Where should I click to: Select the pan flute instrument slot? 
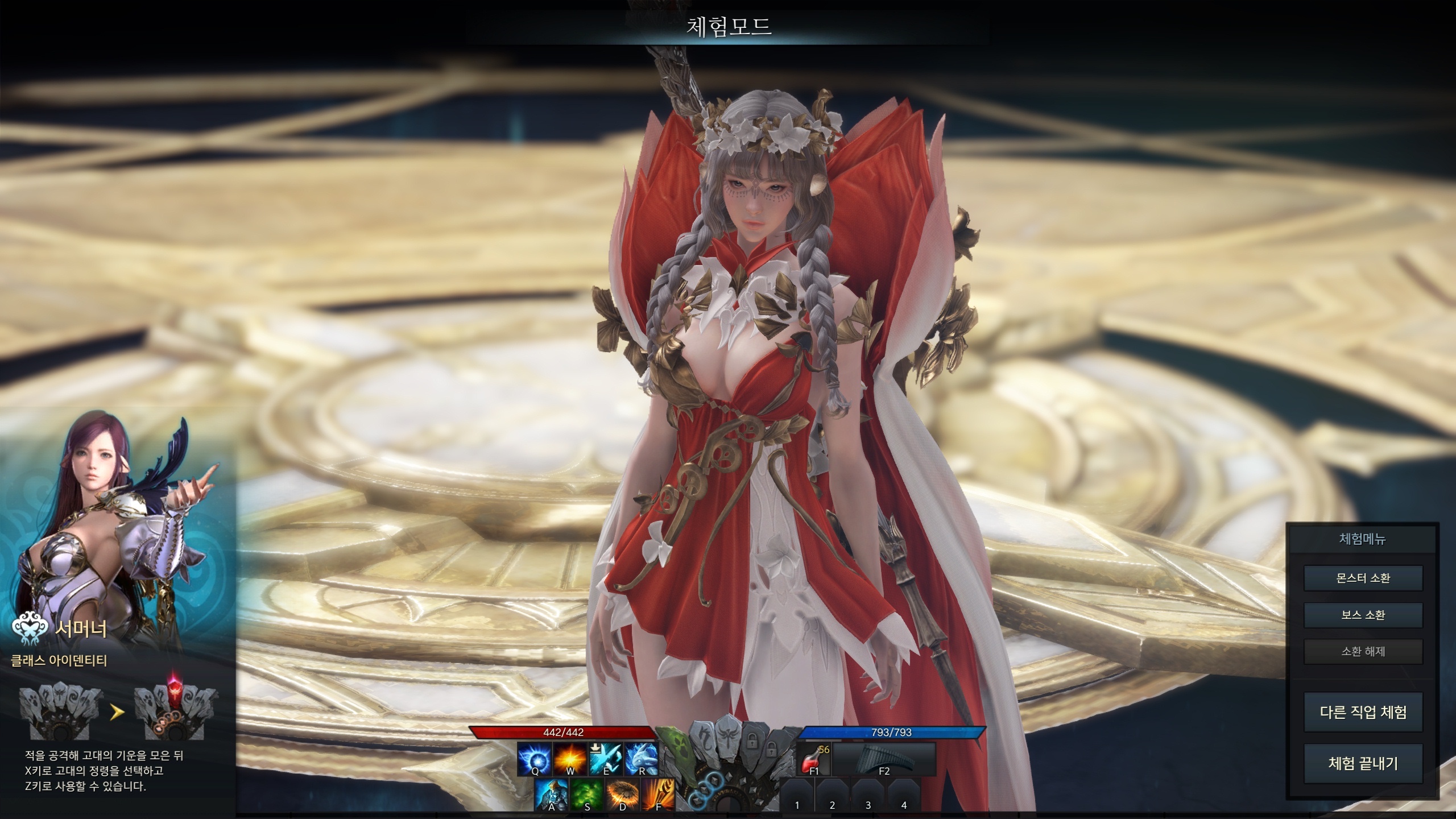click(884, 759)
